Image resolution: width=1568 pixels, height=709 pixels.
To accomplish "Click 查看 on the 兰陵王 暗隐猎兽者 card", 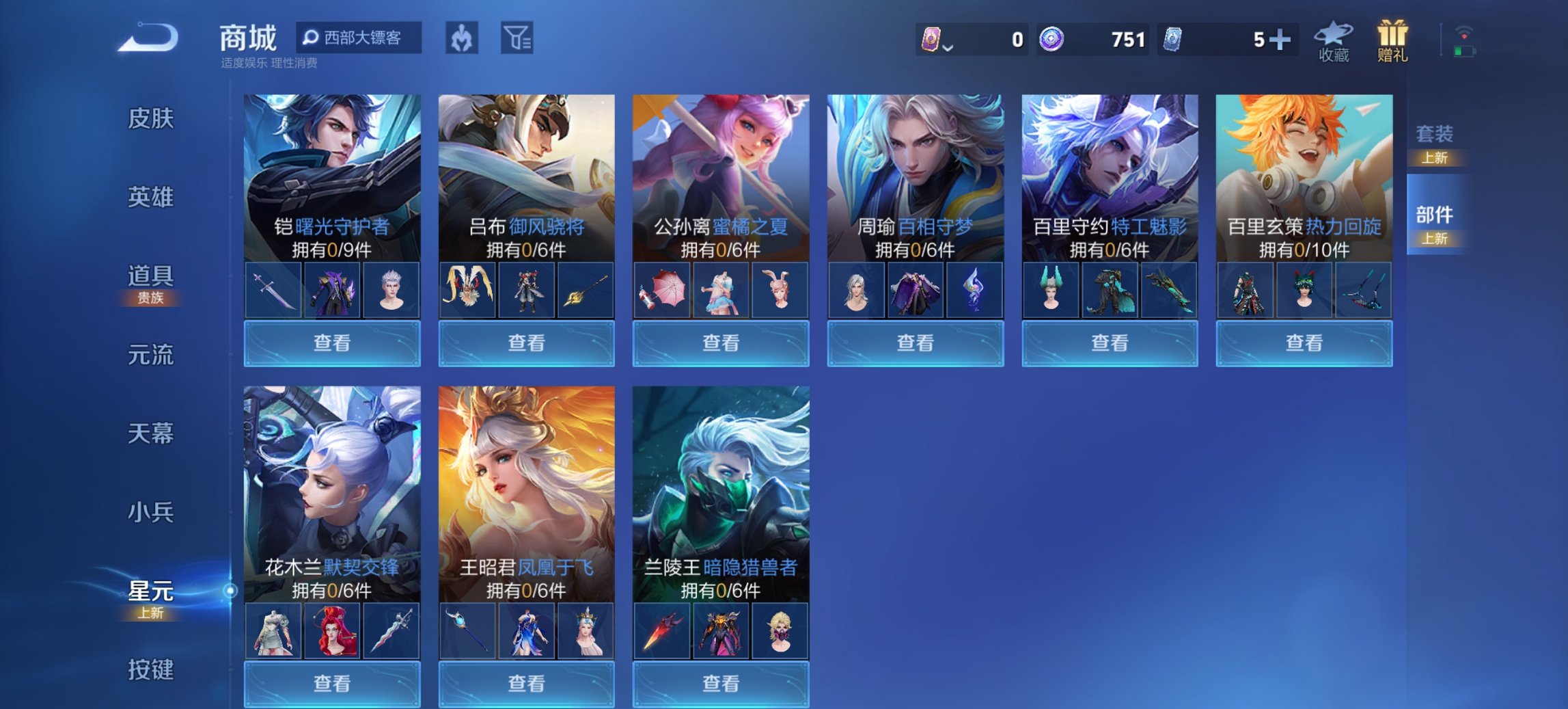I will (721, 684).
